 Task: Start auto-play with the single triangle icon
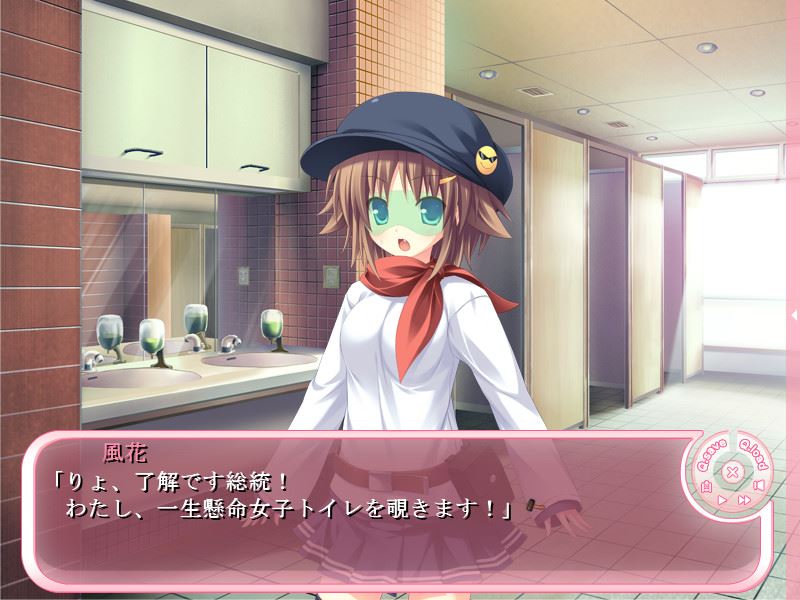click(x=722, y=498)
